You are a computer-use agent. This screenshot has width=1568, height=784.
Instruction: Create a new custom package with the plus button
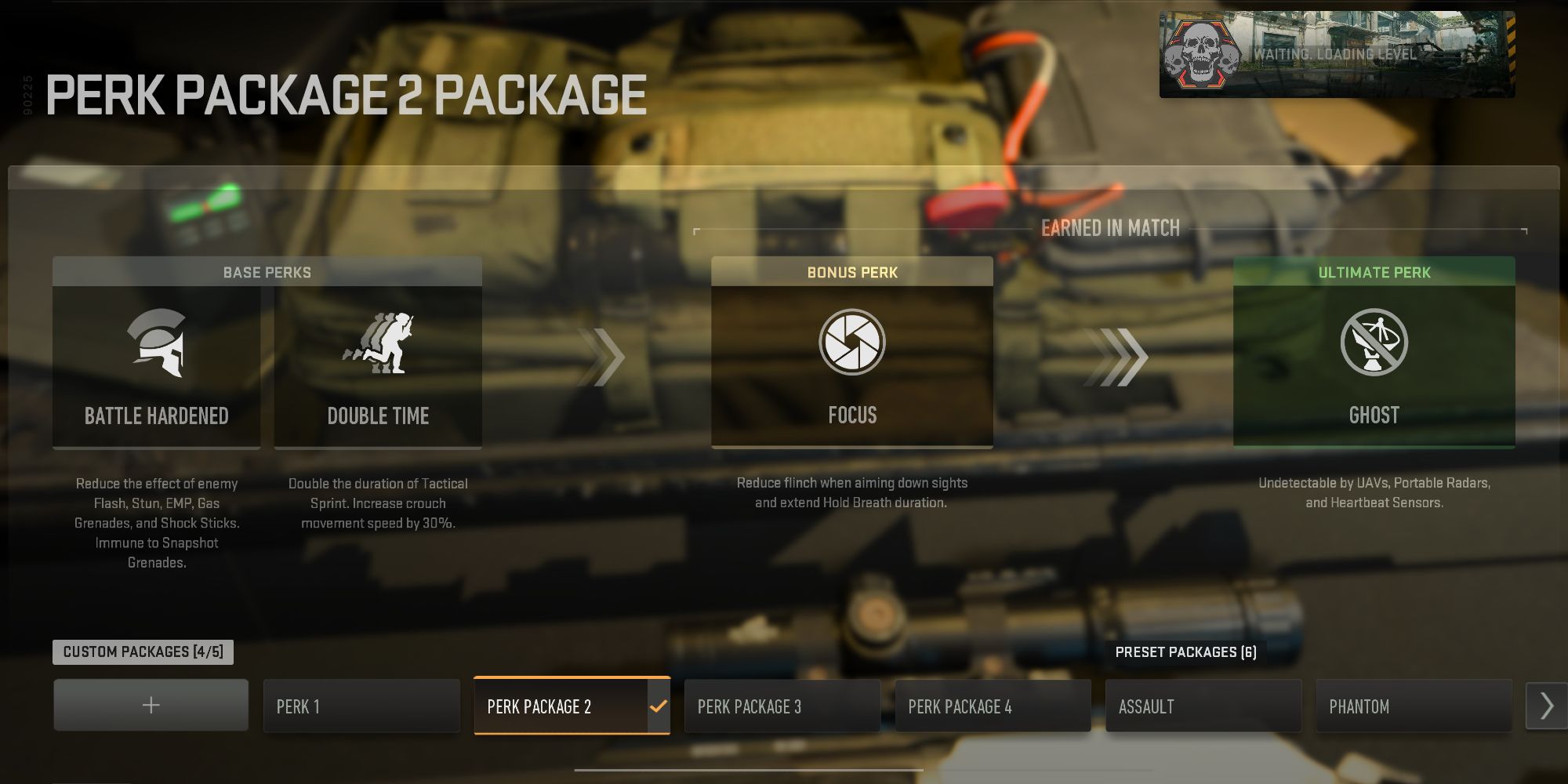(150, 705)
